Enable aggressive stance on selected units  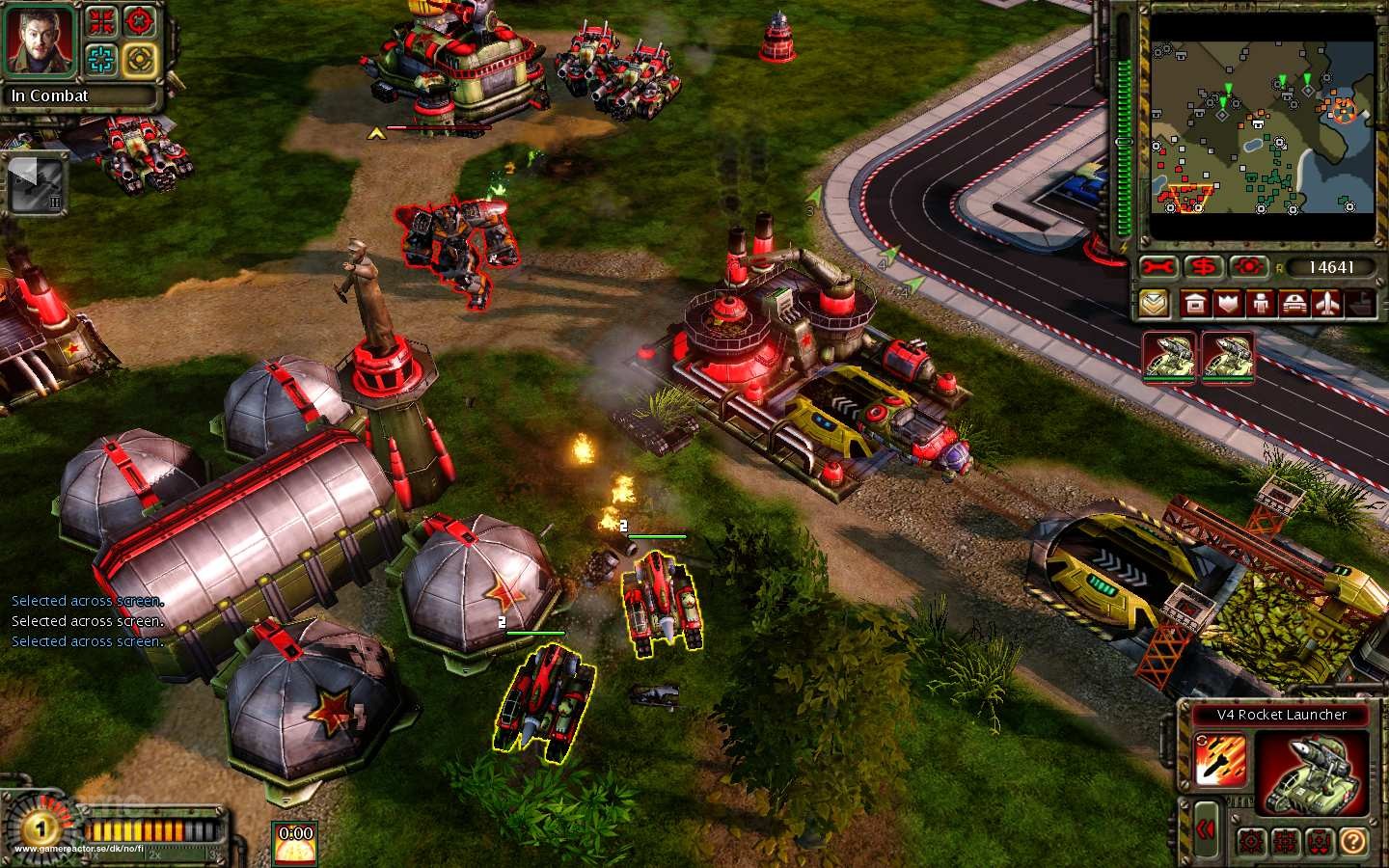click(1250, 841)
